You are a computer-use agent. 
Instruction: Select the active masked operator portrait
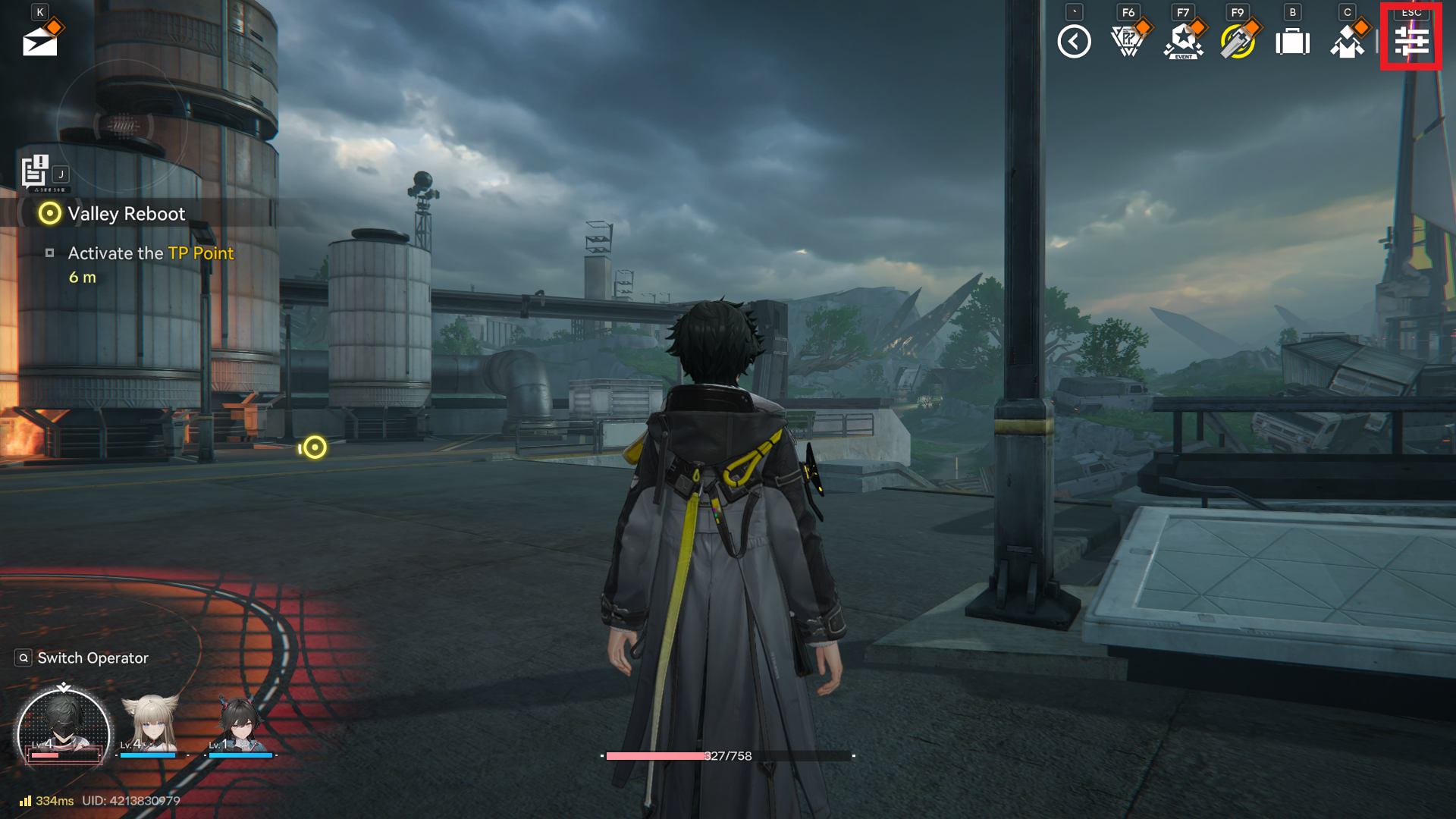click(x=63, y=728)
